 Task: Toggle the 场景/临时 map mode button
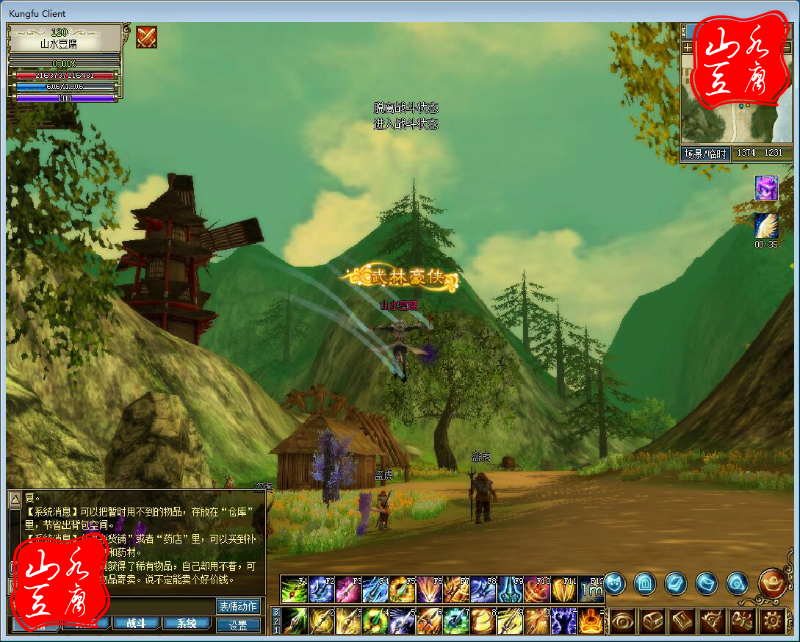(705, 153)
